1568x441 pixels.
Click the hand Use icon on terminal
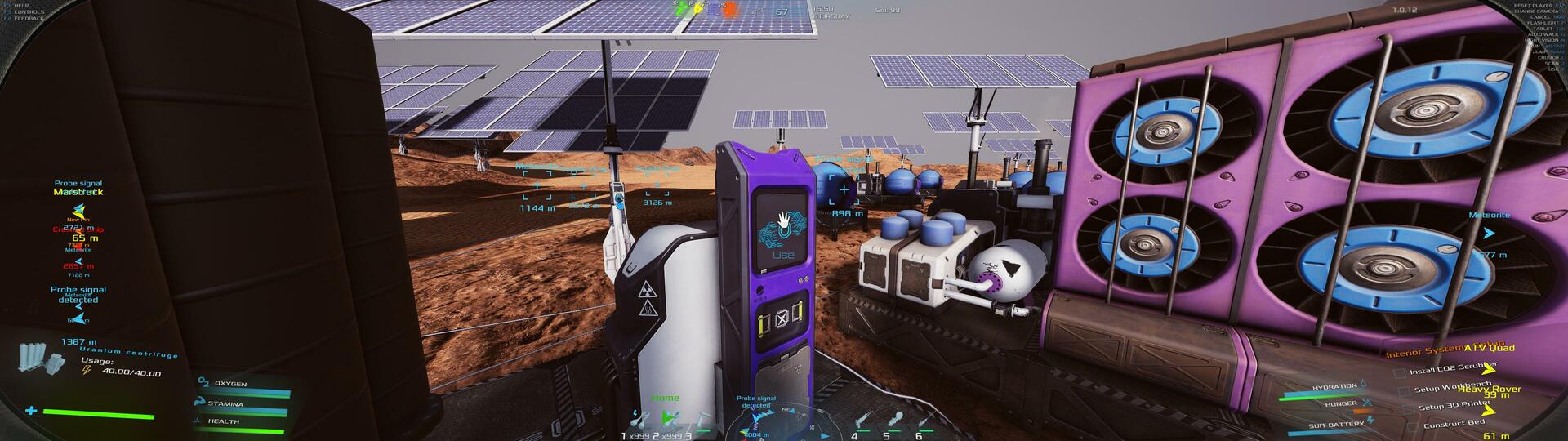(782, 221)
